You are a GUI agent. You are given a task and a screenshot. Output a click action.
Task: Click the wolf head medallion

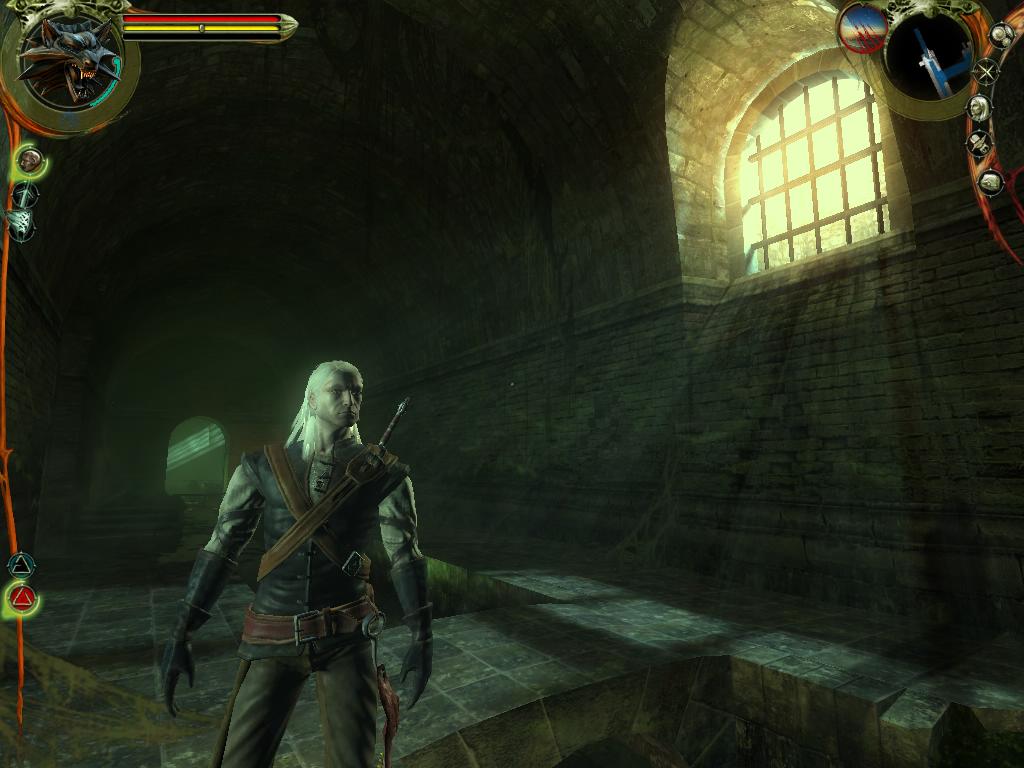(x=67, y=62)
